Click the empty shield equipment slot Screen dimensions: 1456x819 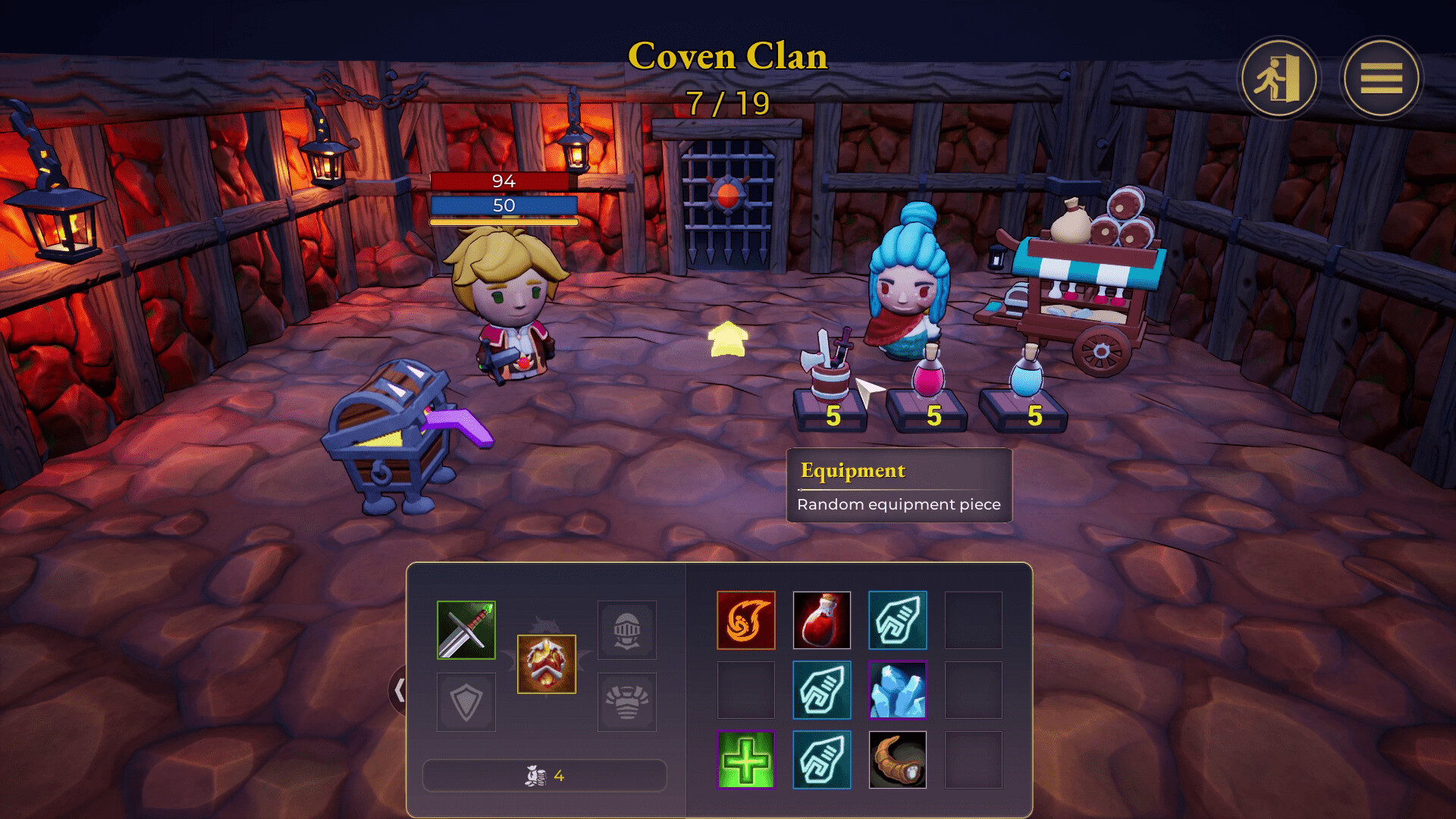click(465, 701)
